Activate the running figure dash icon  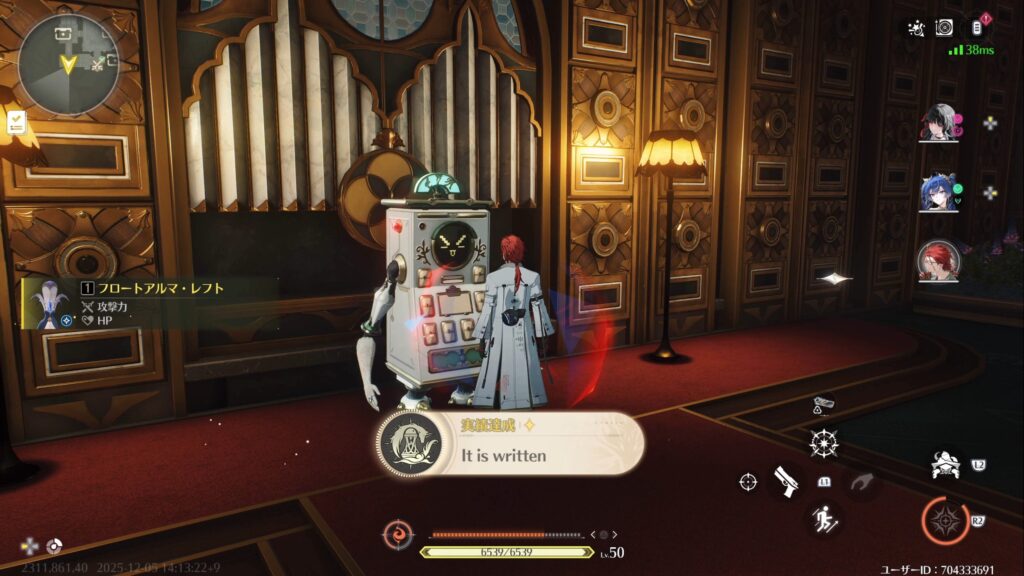pos(824,518)
